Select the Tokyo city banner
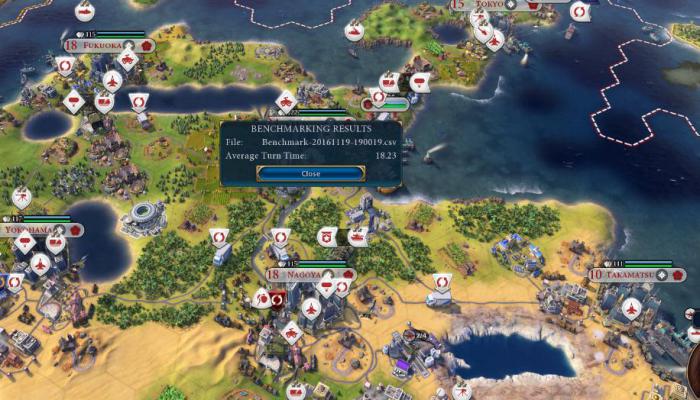 (490, 5)
